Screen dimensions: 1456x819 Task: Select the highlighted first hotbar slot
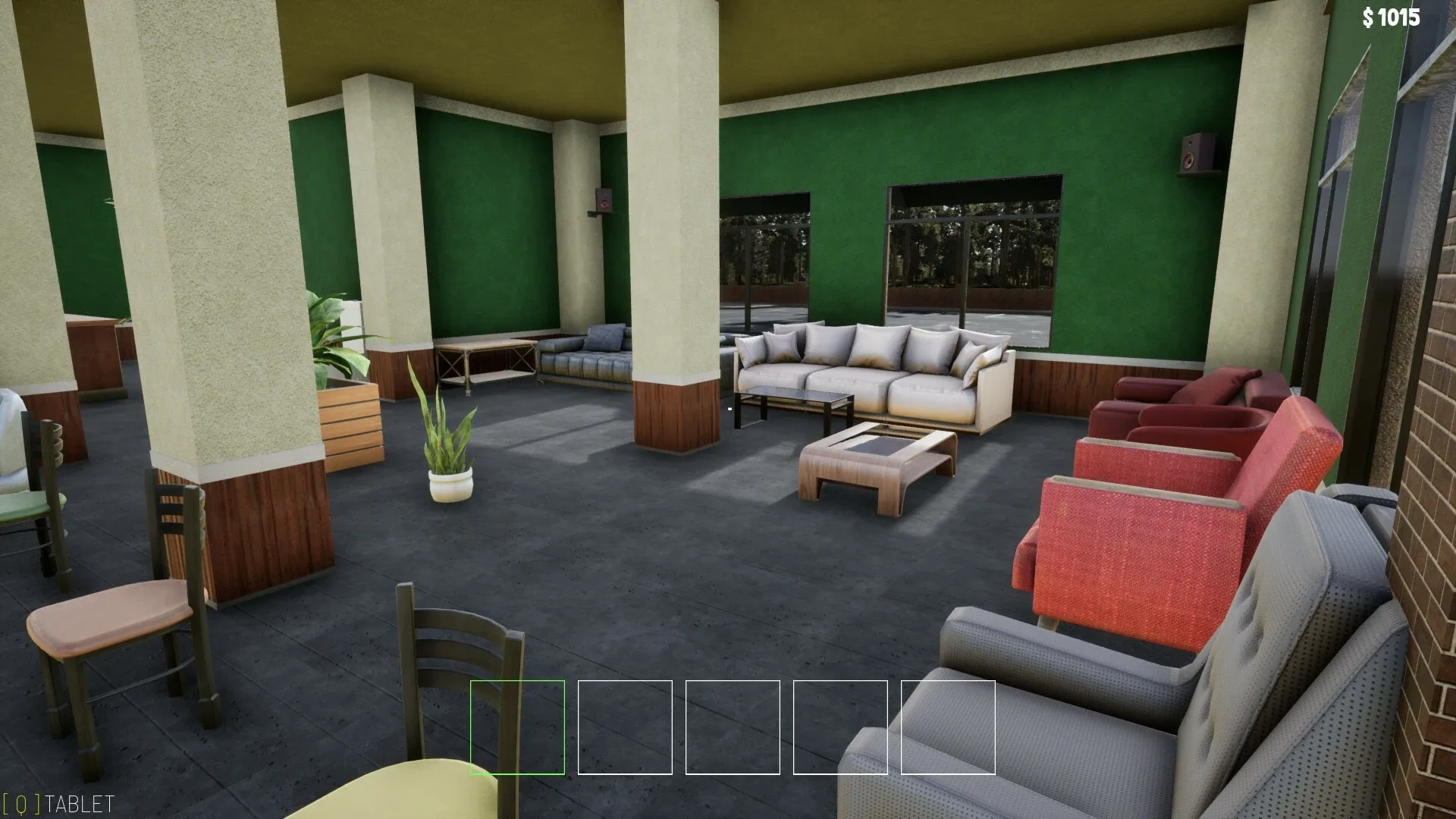518,726
